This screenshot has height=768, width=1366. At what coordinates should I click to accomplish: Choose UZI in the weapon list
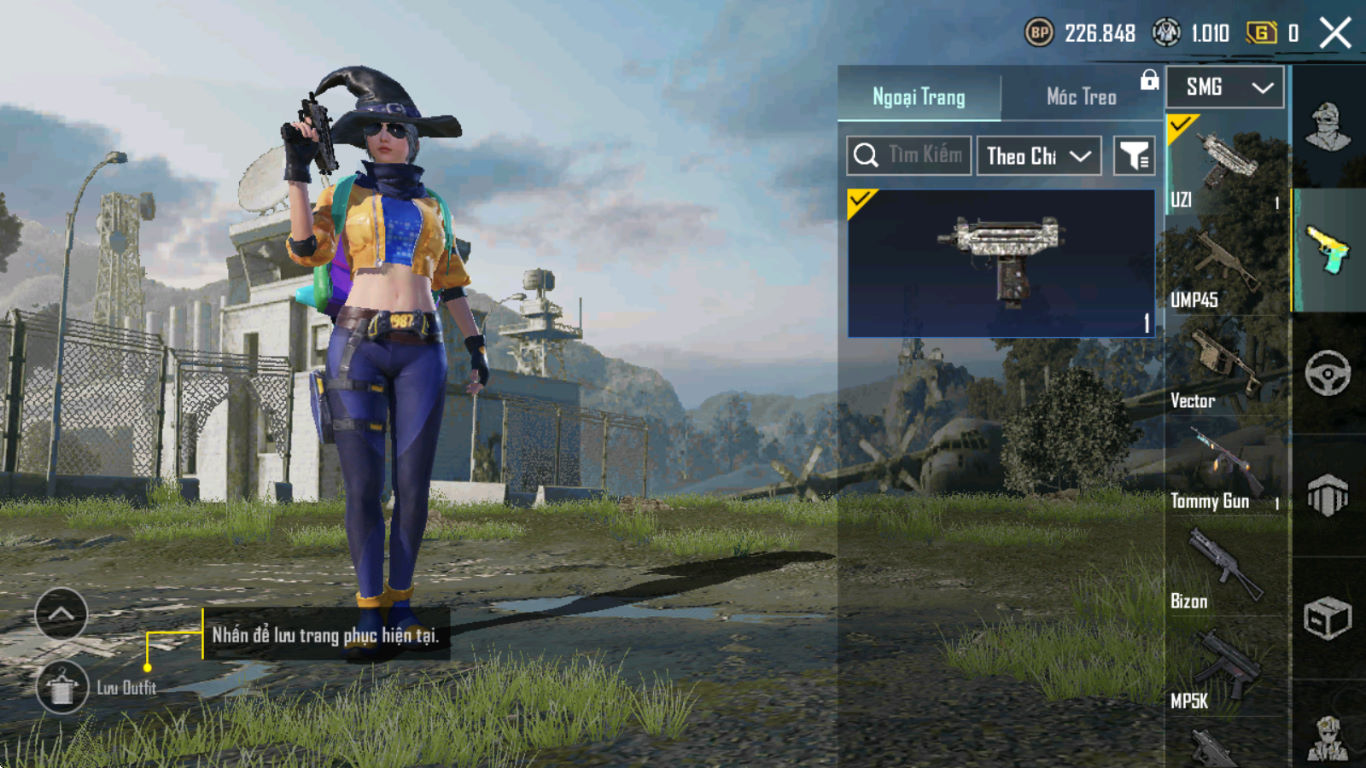pyautogui.click(x=1226, y=165)
